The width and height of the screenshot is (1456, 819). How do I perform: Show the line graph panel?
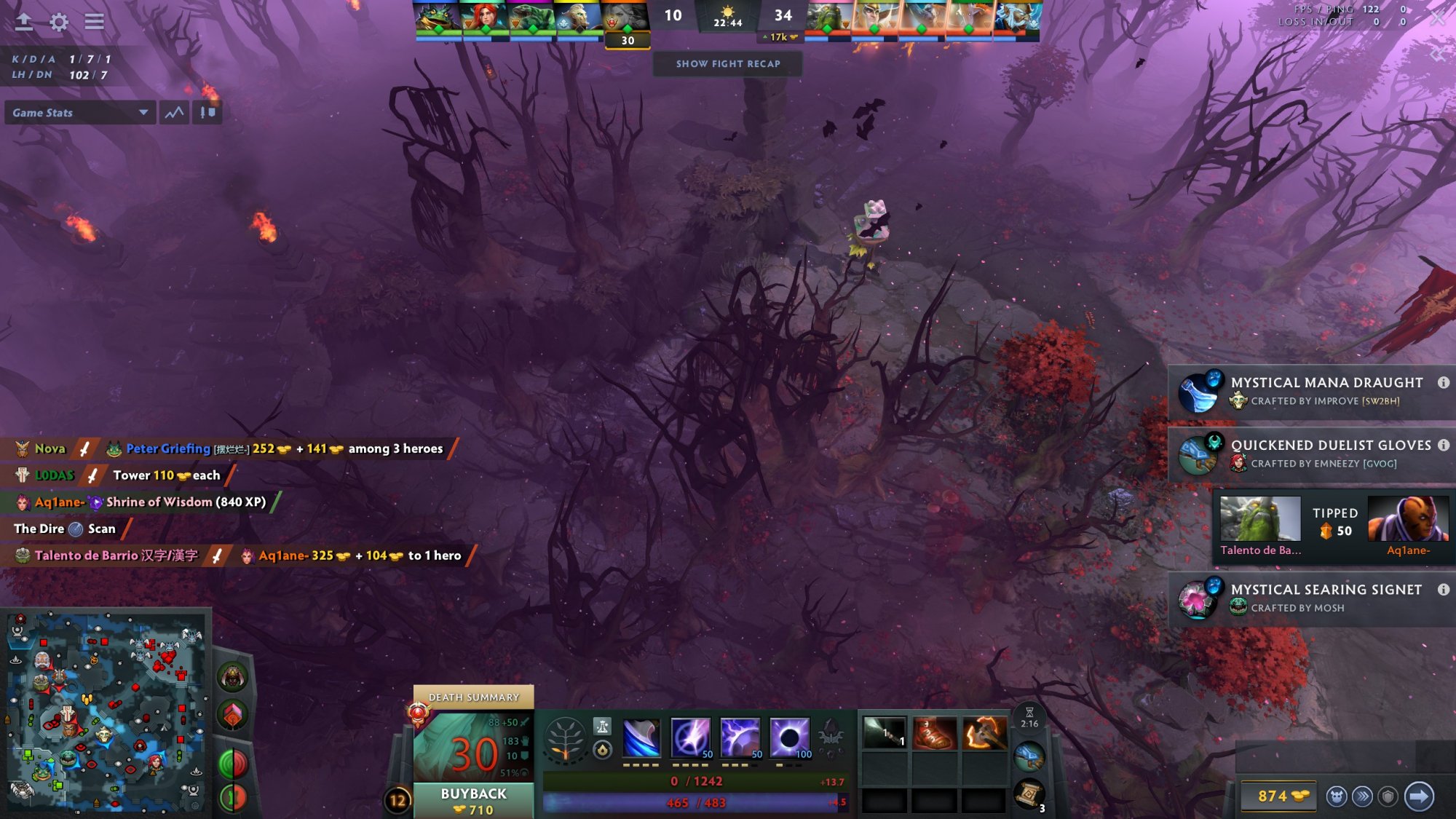point(175,113)
